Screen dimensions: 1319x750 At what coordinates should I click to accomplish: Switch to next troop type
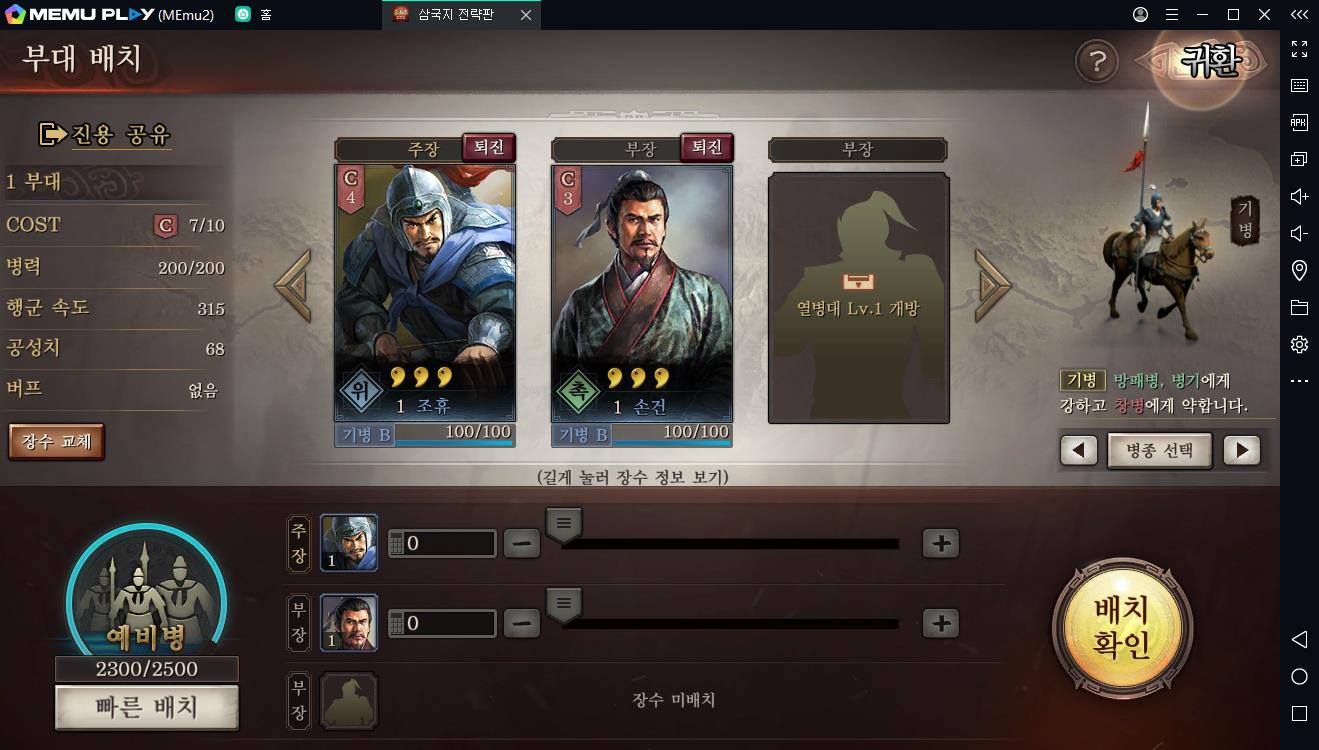(1241, 450)
